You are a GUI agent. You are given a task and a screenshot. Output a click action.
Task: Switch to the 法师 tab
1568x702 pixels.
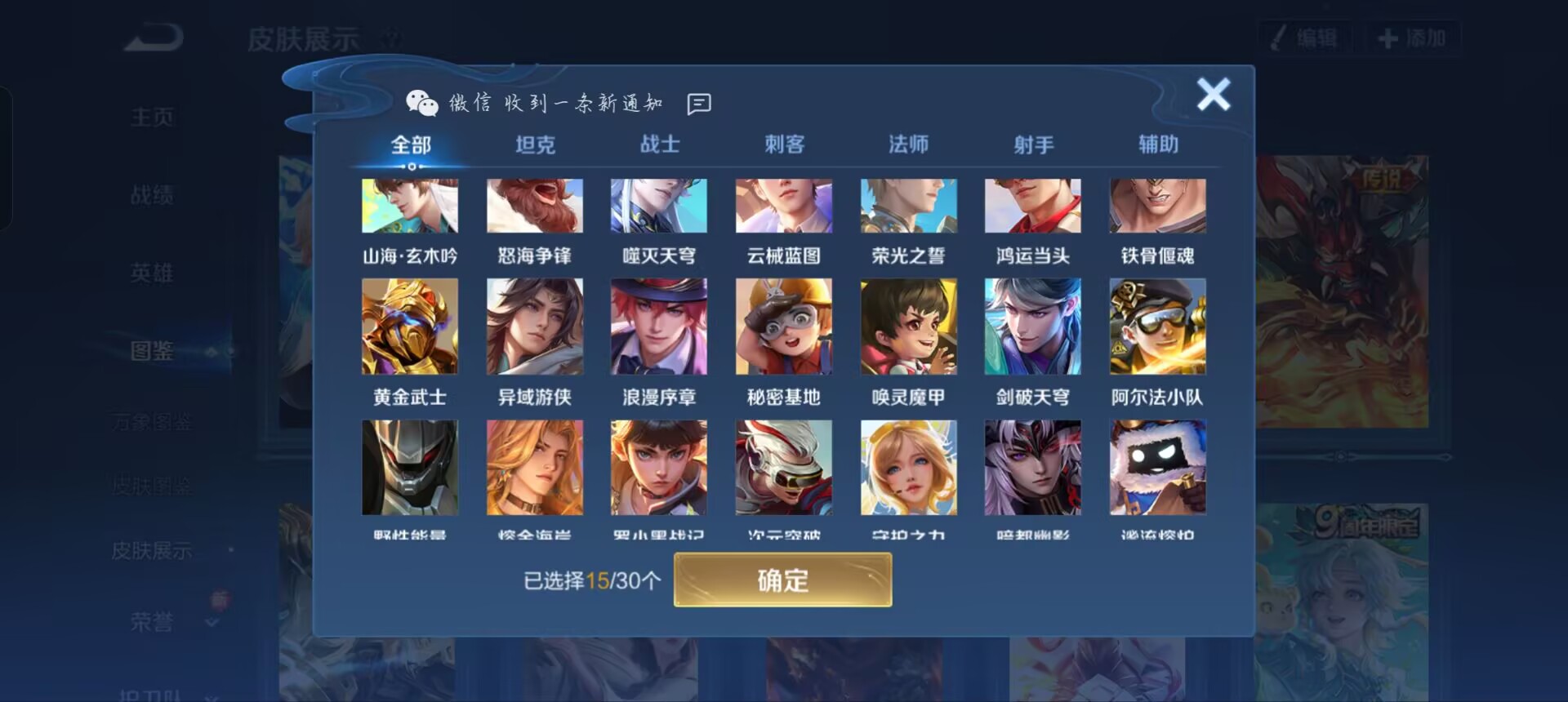tap(909, 144)
